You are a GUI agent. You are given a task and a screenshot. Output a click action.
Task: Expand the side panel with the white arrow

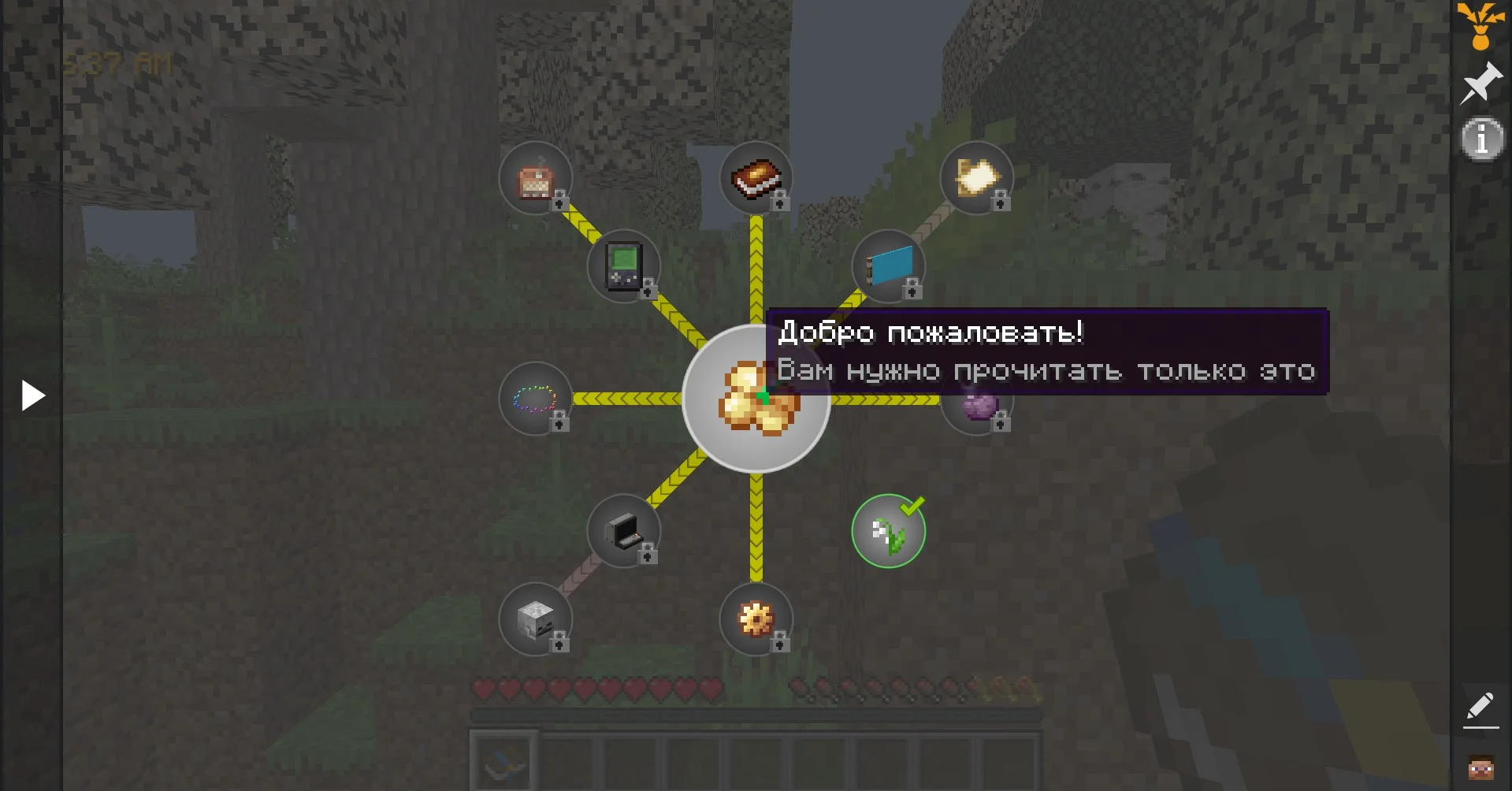(x=32, y=395)
